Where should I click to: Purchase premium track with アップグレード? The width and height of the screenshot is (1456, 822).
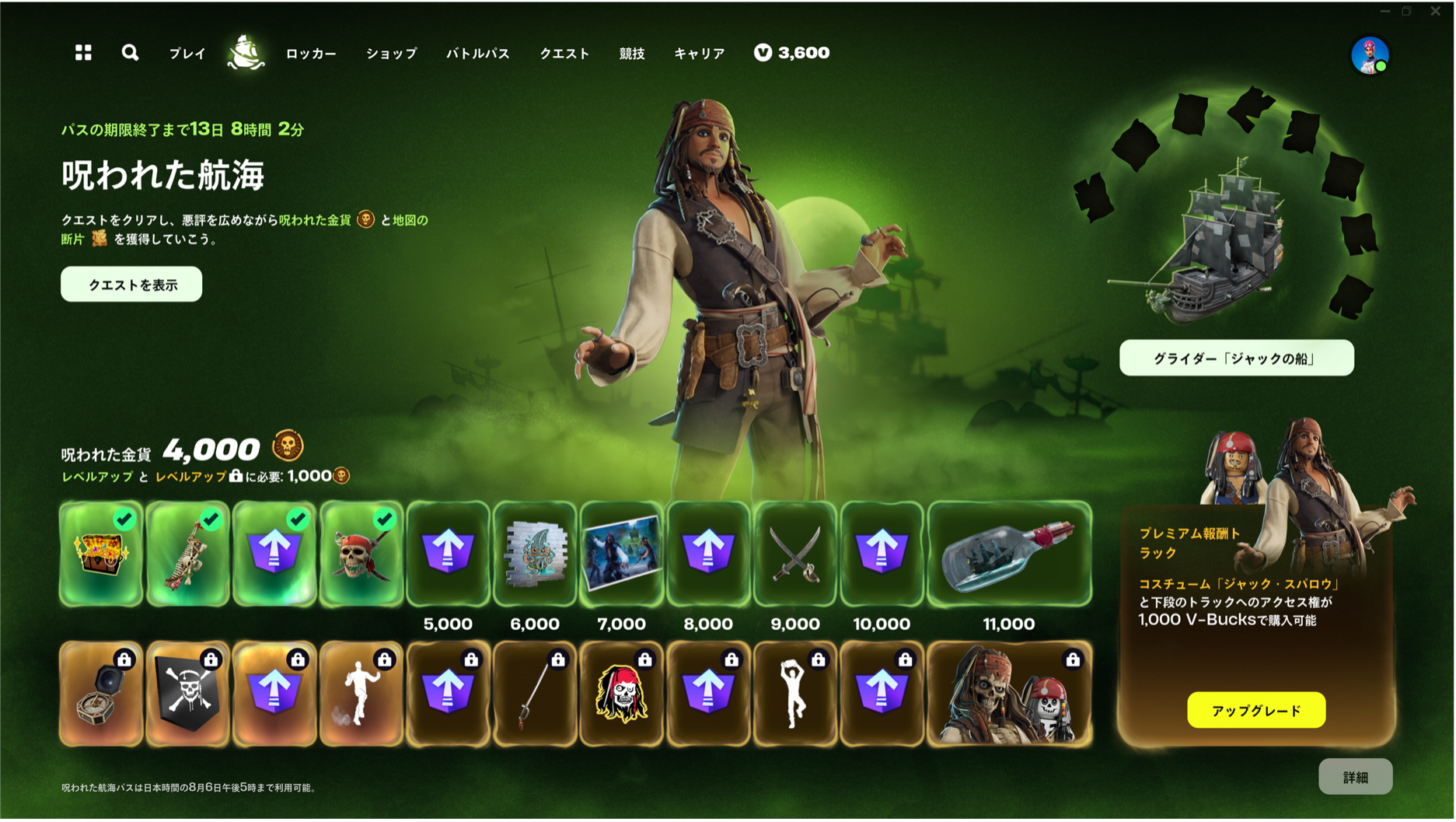1256,711
